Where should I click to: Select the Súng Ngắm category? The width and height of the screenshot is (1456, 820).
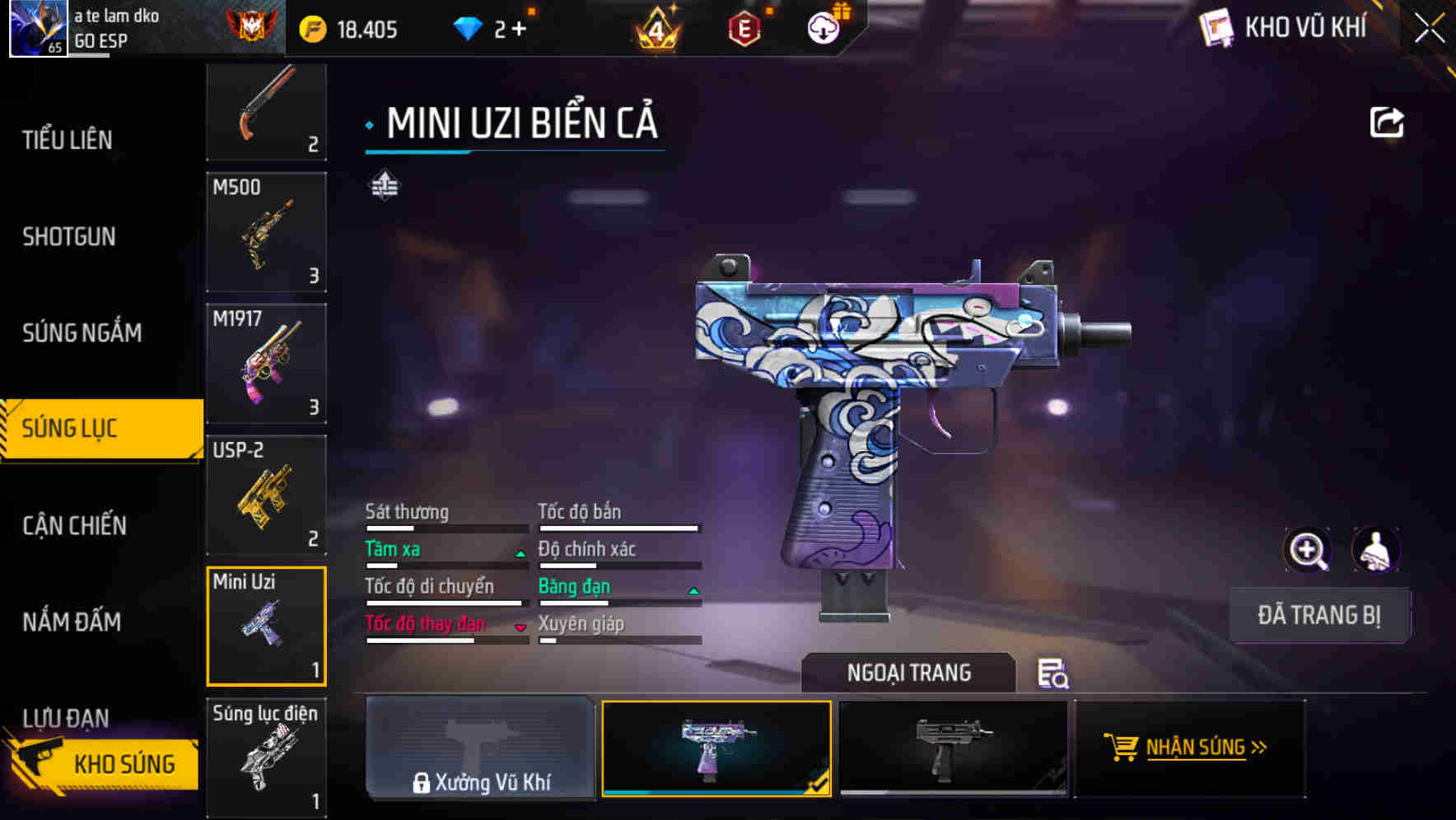click(x=82, y=333)
